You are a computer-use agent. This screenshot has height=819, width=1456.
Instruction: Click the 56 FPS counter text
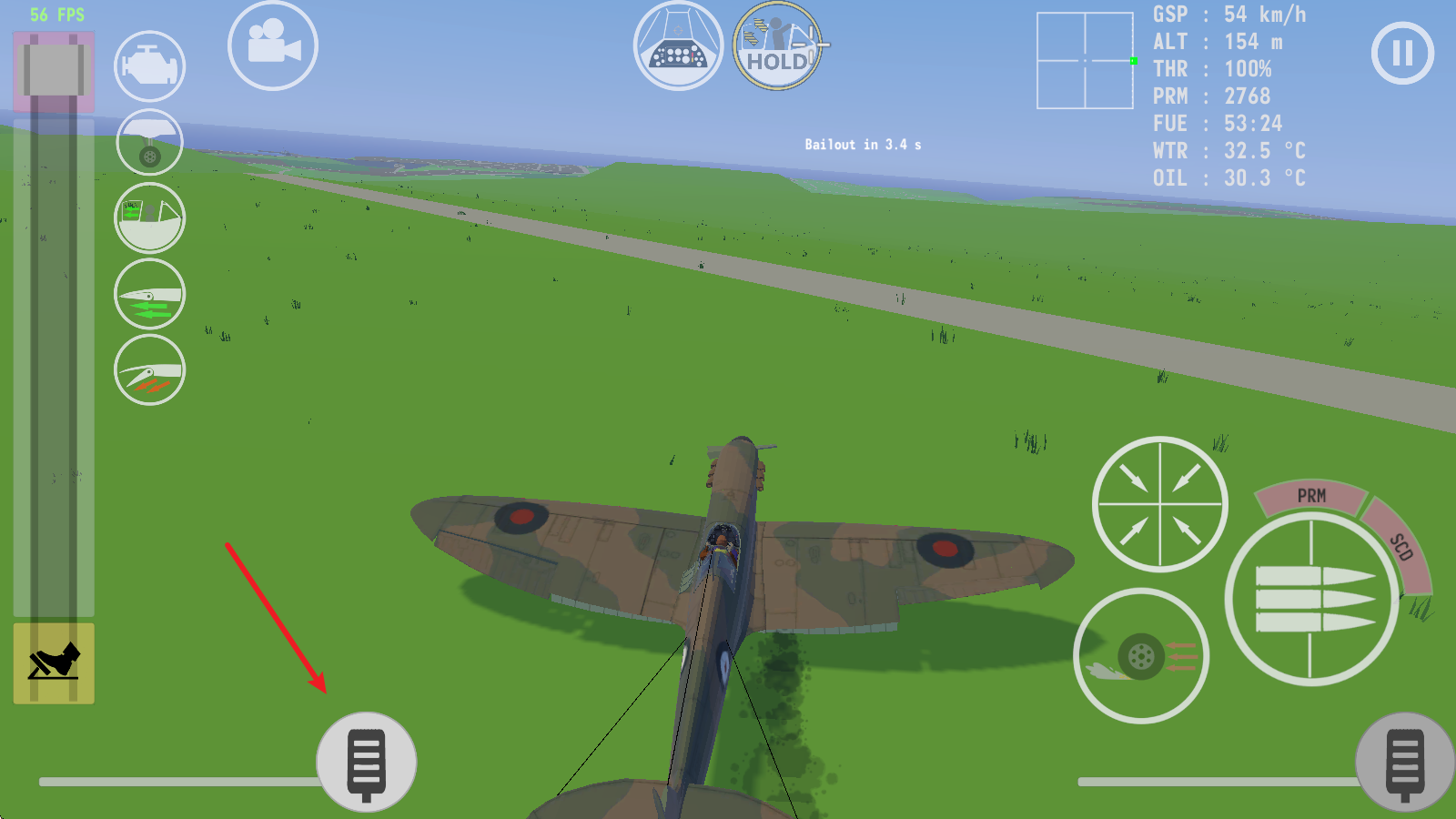[56, 14]
